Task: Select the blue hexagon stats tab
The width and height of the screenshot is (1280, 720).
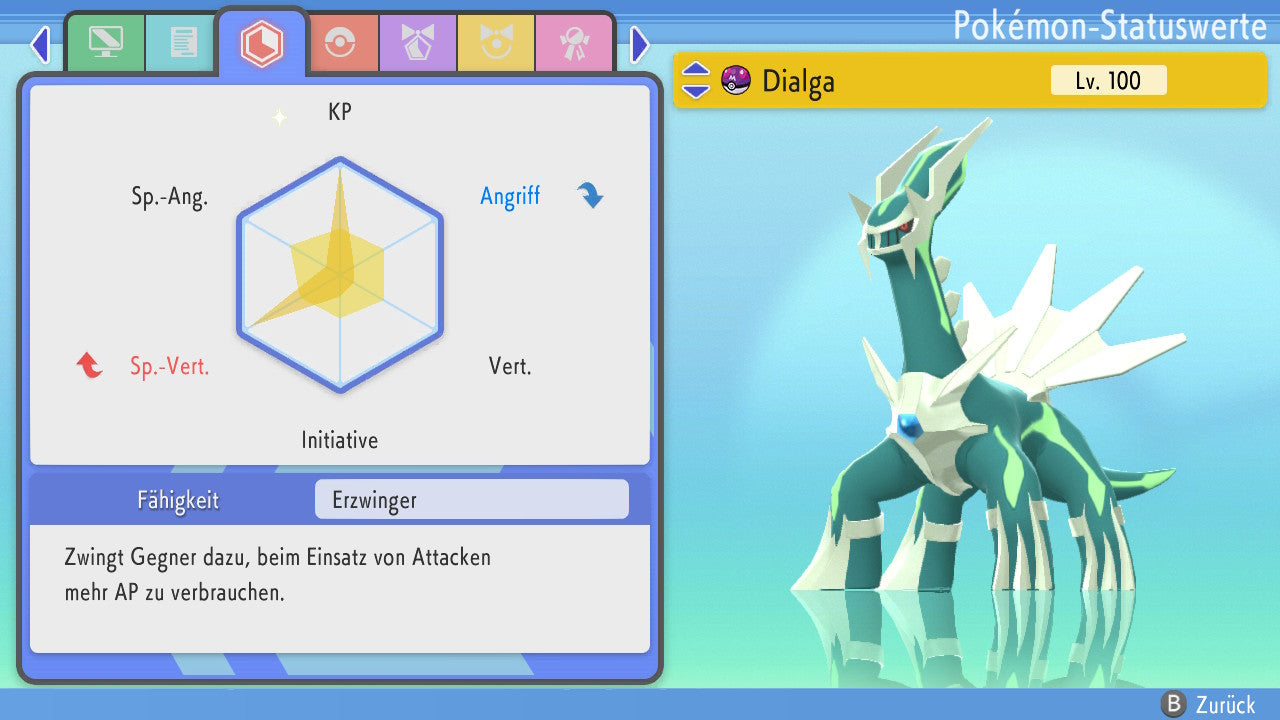Action: pyautogui.click(x=262, y=42)
